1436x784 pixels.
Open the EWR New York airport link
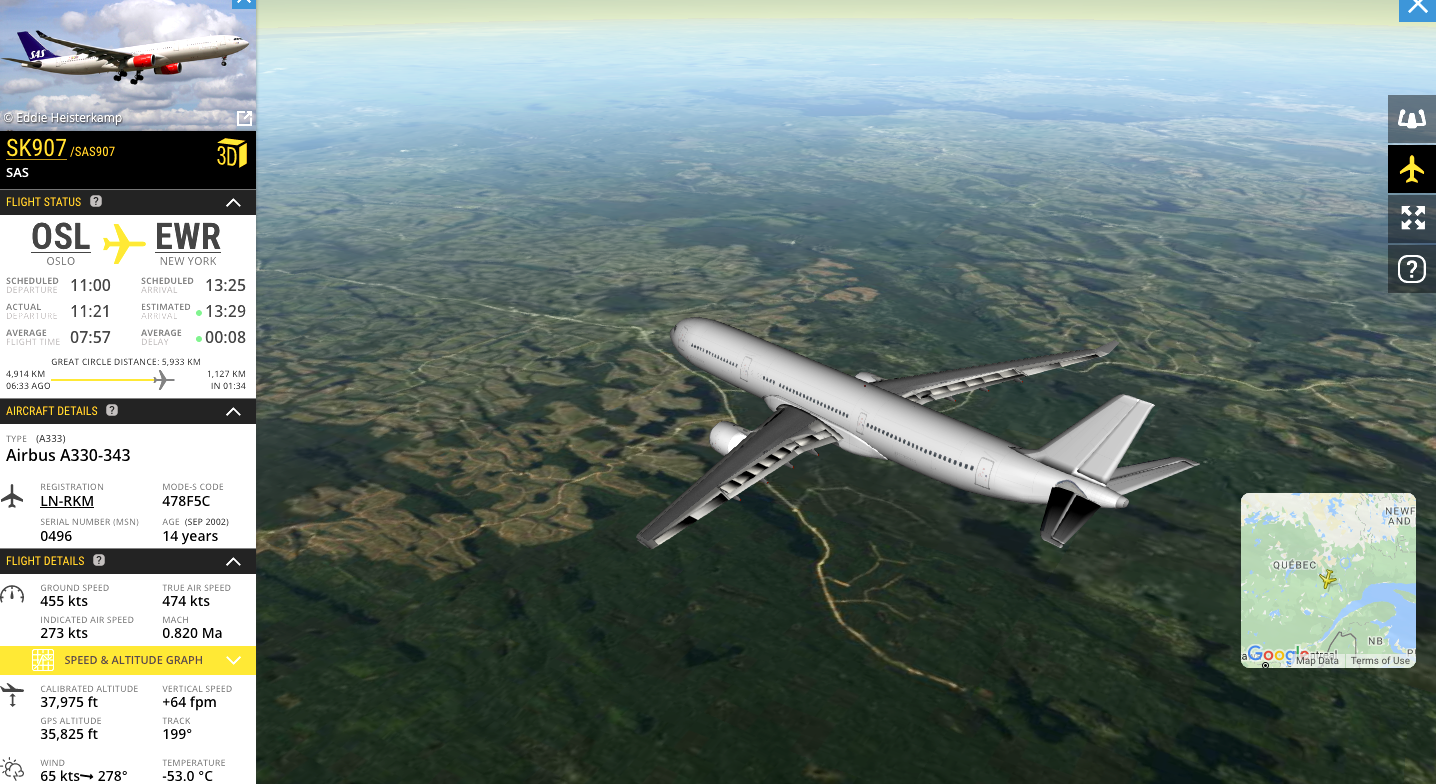pyautogui.click(x=188, y=238)
